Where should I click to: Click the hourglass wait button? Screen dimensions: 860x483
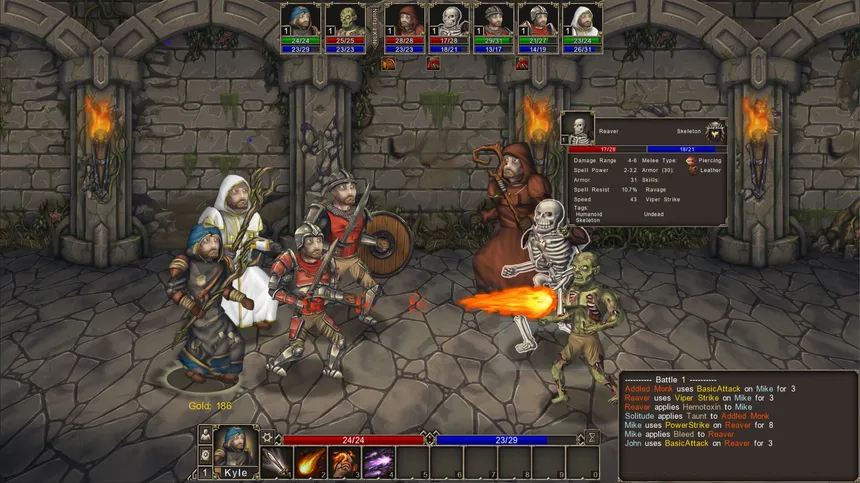coord(592,438)
